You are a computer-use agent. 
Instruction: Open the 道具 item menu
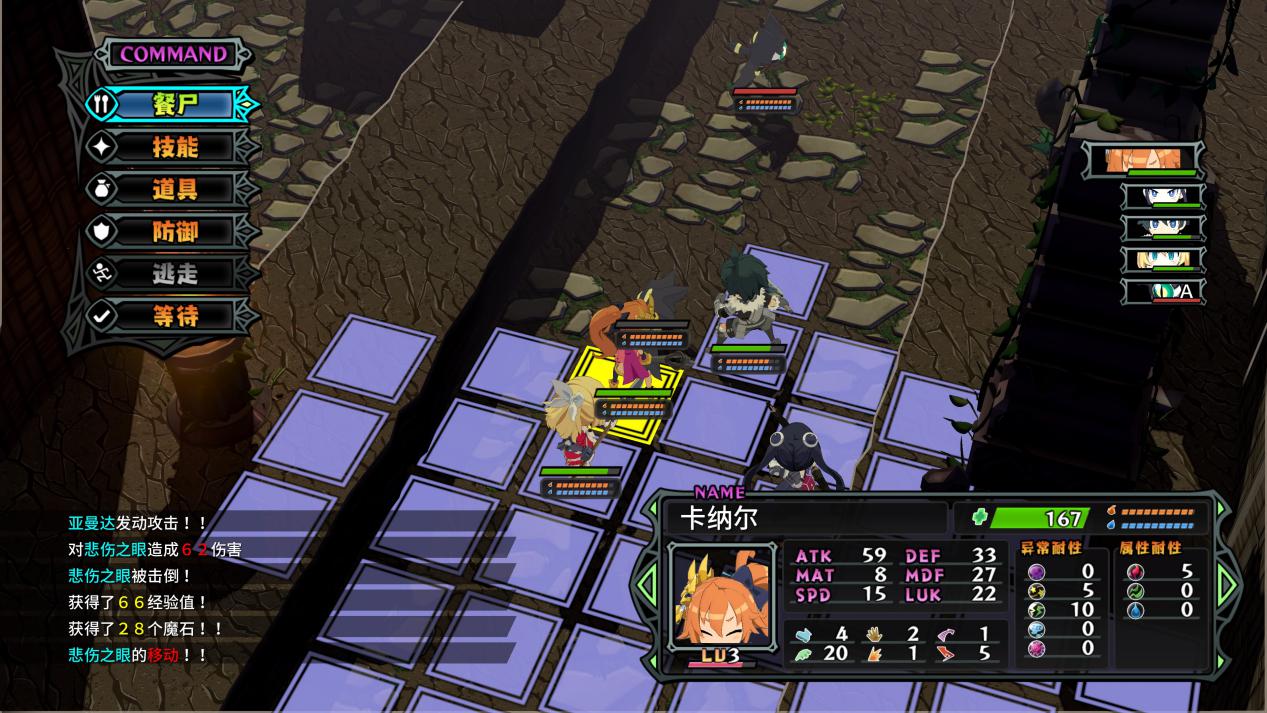tap(175, 189)
